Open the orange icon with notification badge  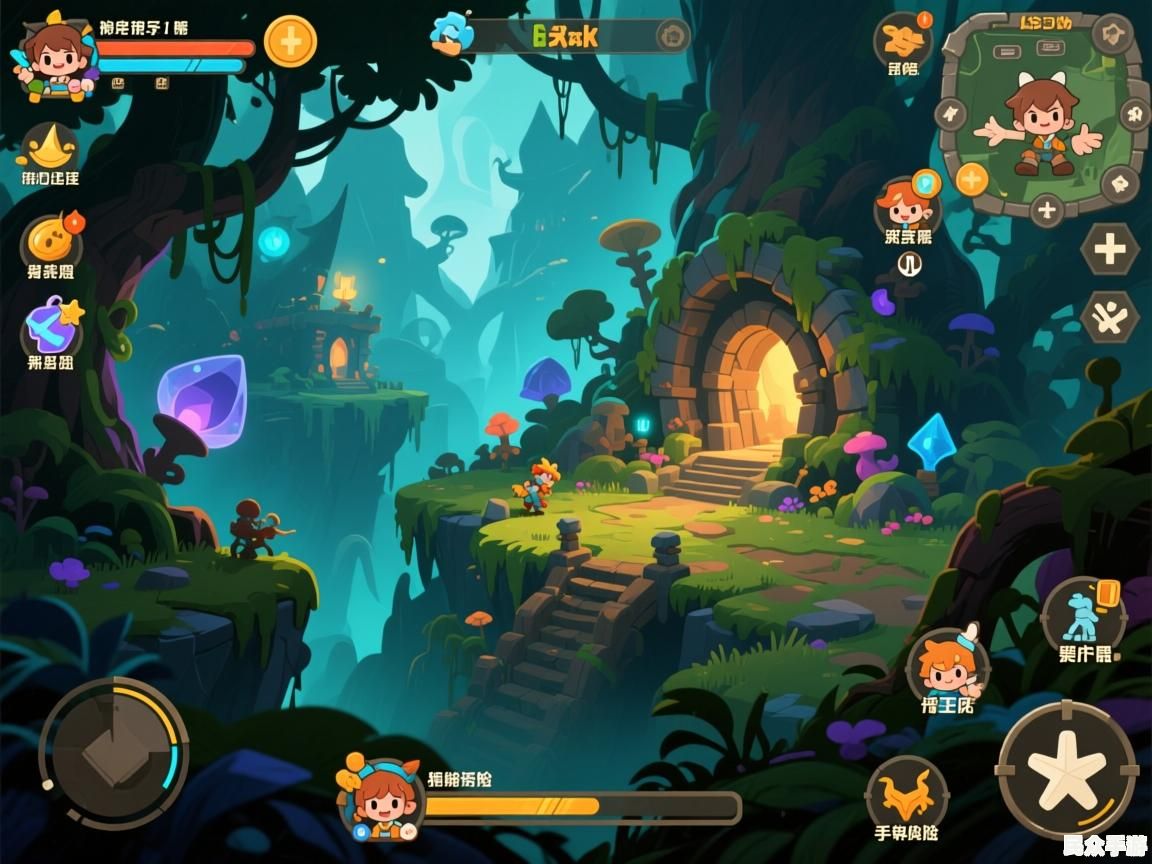[x=903, y=40]
